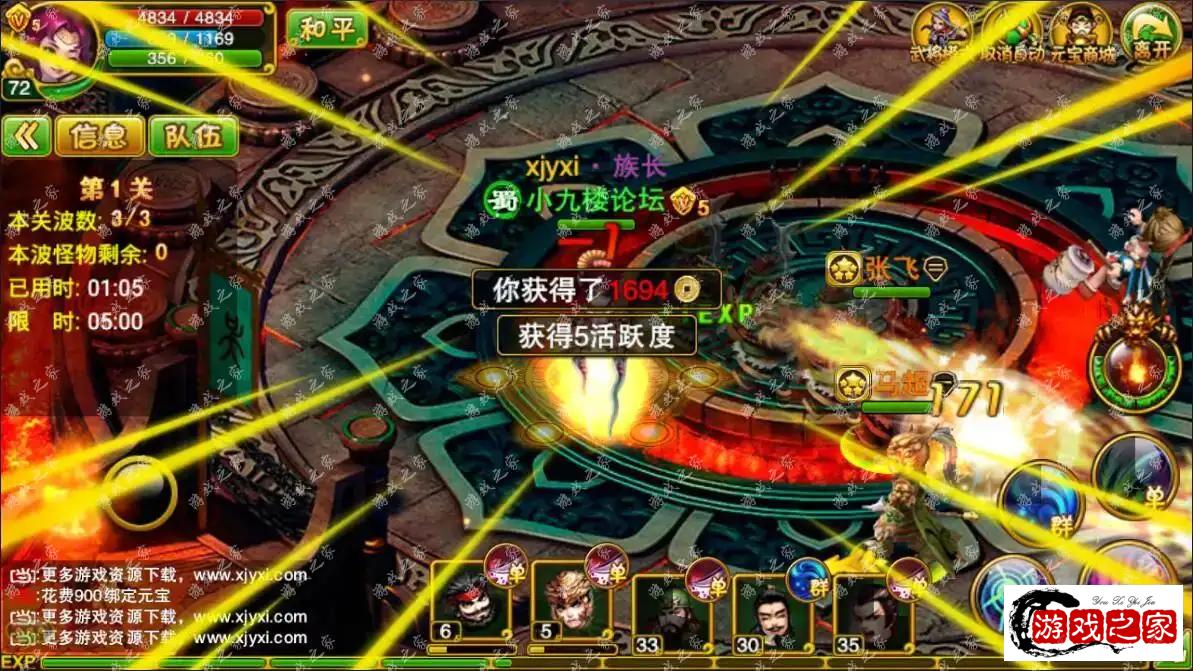The width and height of the screenshot is (1193, 671).
Task: Switch to the 信息 info tab
Action: (x=100, y=136)
